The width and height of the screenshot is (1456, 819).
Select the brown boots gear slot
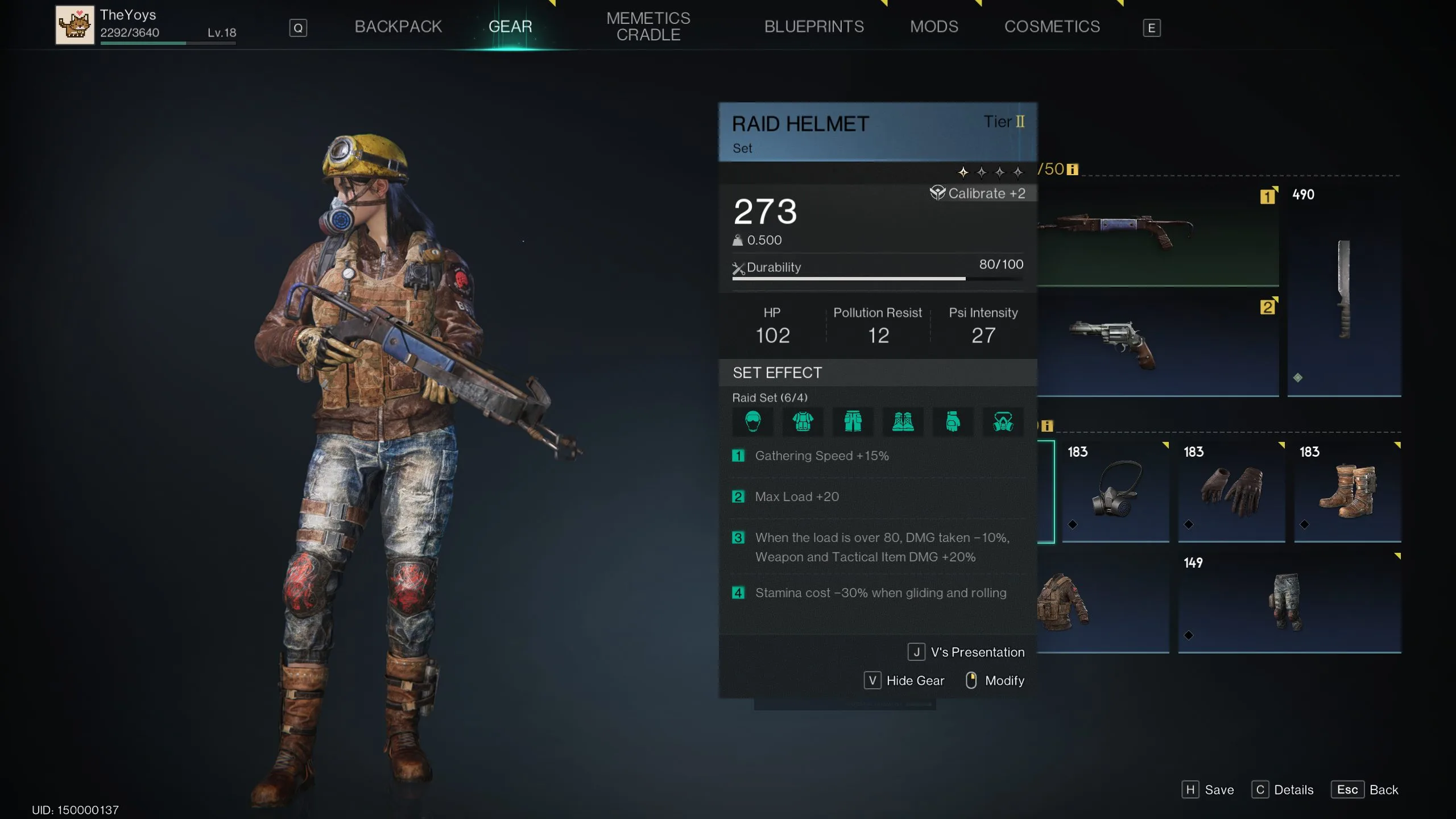[x=1347, y=490]
